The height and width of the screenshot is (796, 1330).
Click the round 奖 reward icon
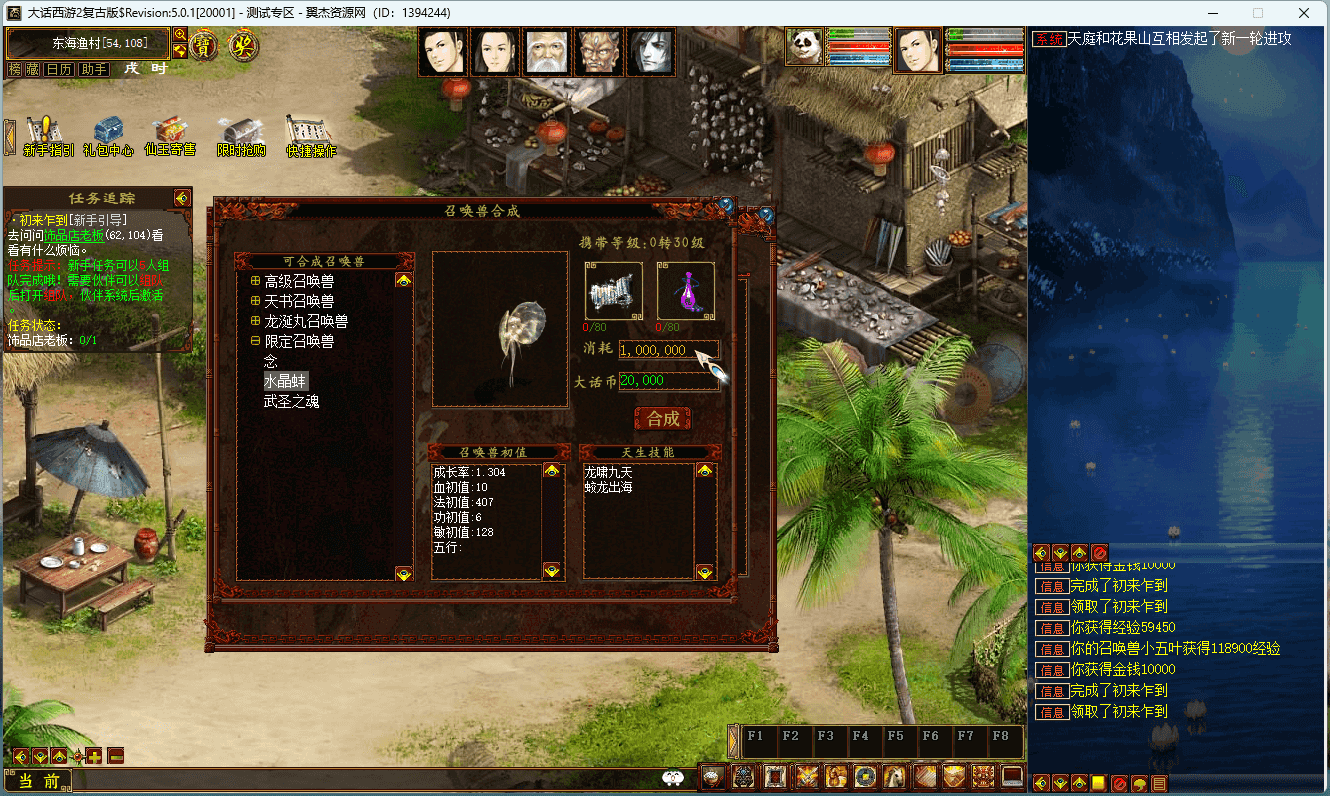pyautogui.click(x=241, y=44)
